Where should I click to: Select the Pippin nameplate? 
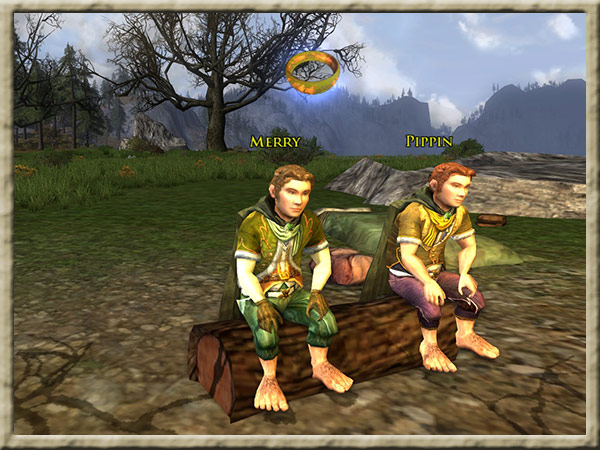point(430,141)
